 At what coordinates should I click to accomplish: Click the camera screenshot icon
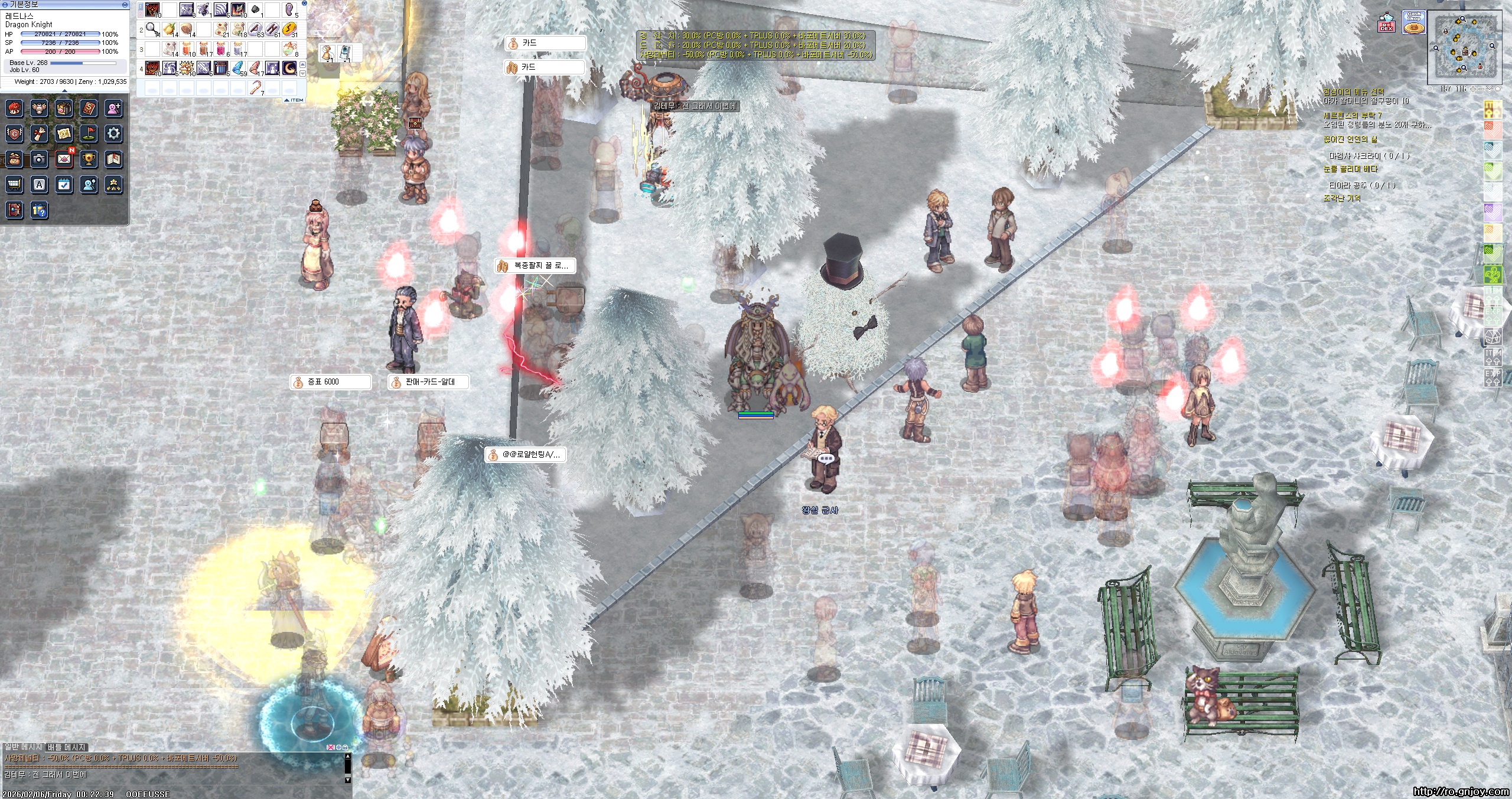[40, 159]
